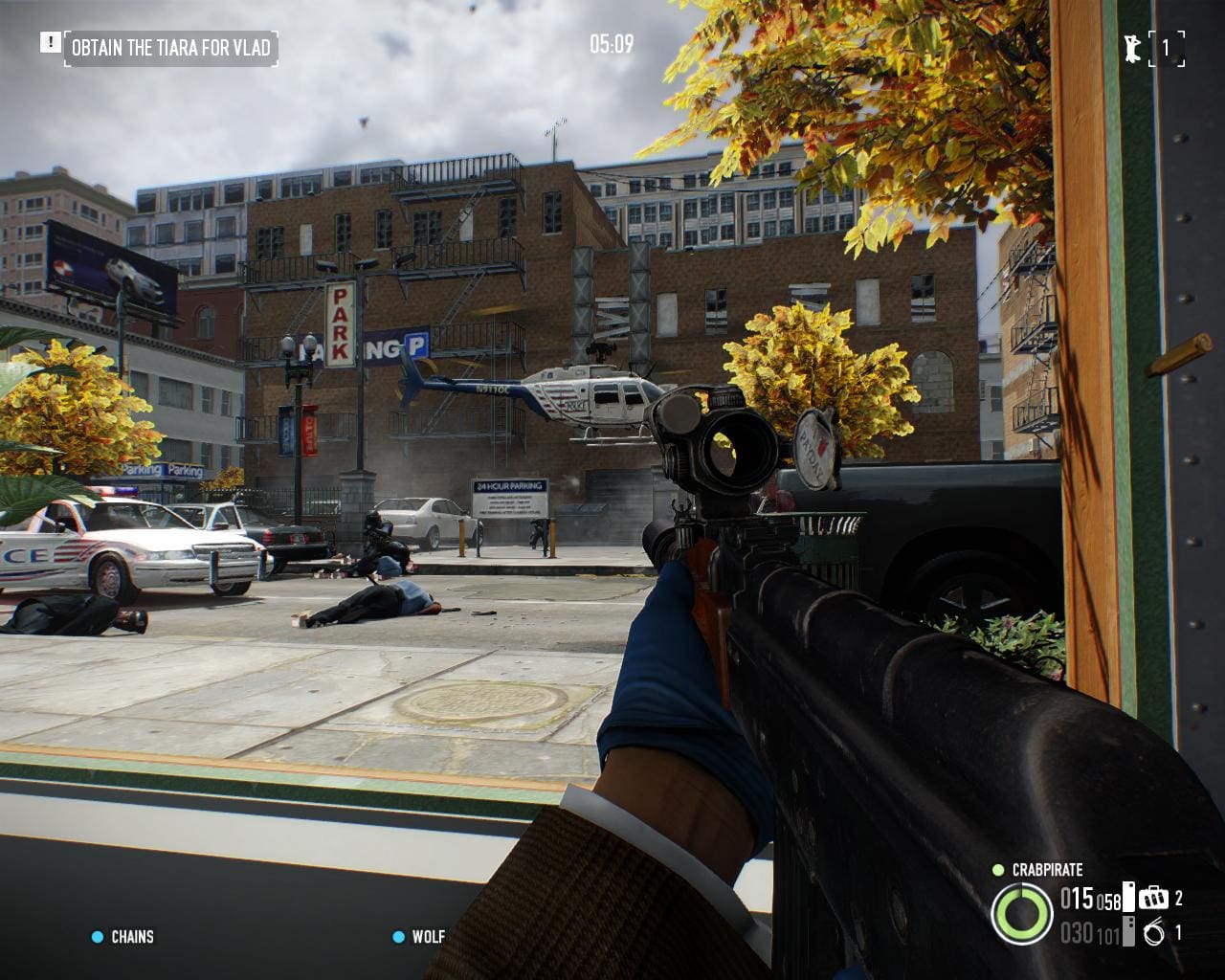This screenshot has height=980, width=1225.
Task: Select the objective exclamation mark icon
Action: click(50, 42)
